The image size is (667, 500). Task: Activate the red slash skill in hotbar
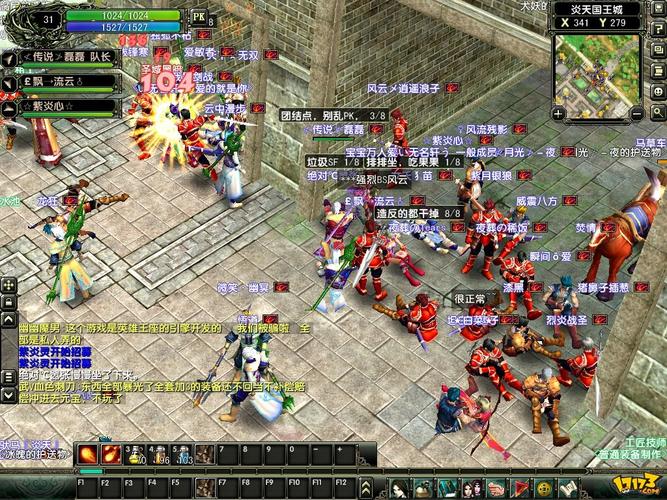88,454
